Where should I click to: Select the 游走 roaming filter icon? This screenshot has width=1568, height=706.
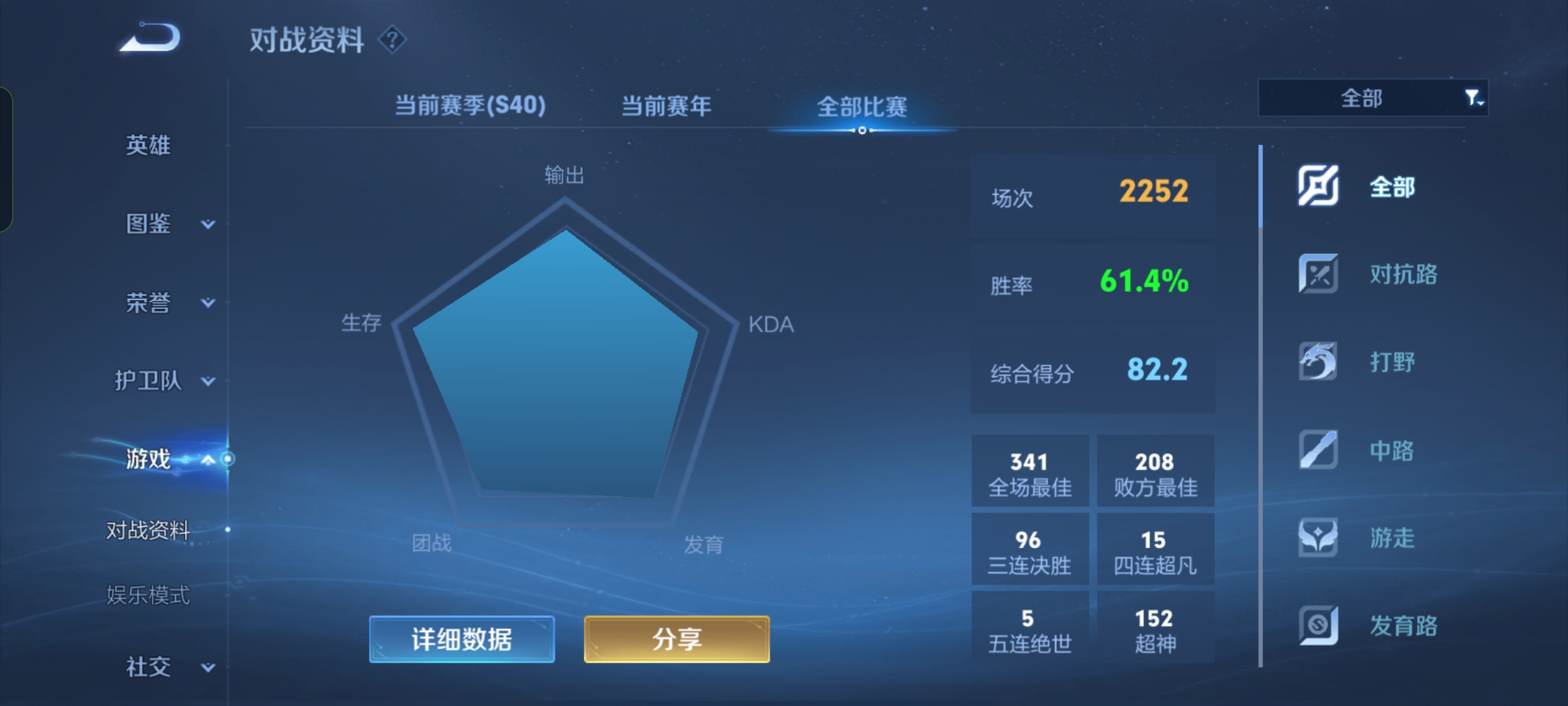coord(1318,538)
